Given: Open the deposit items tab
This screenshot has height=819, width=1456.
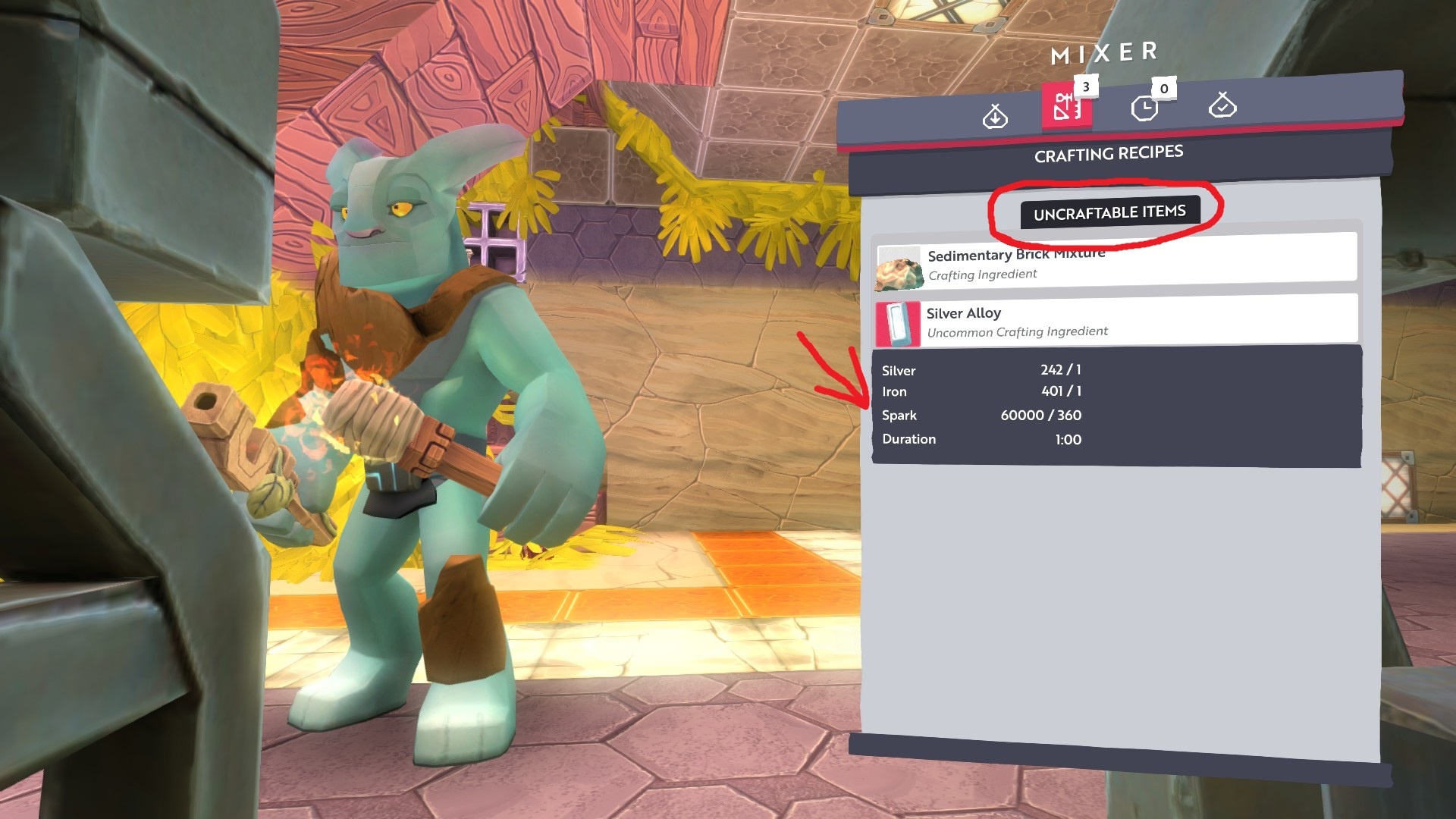Looking at the screenshot, I should click(994, 116).
